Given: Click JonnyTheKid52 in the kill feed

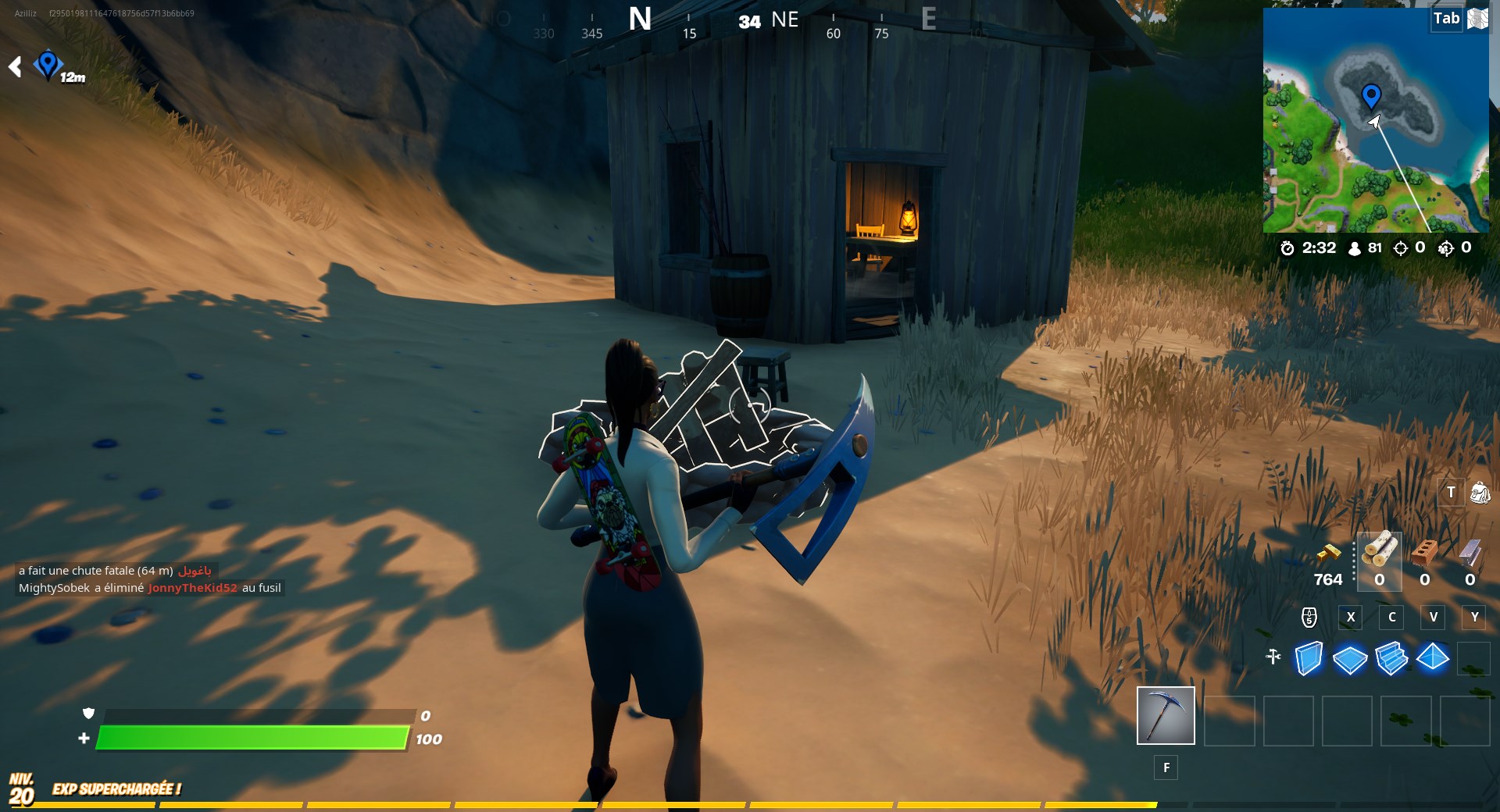Looking at the screenshot, I should click(x=191, y=588).
